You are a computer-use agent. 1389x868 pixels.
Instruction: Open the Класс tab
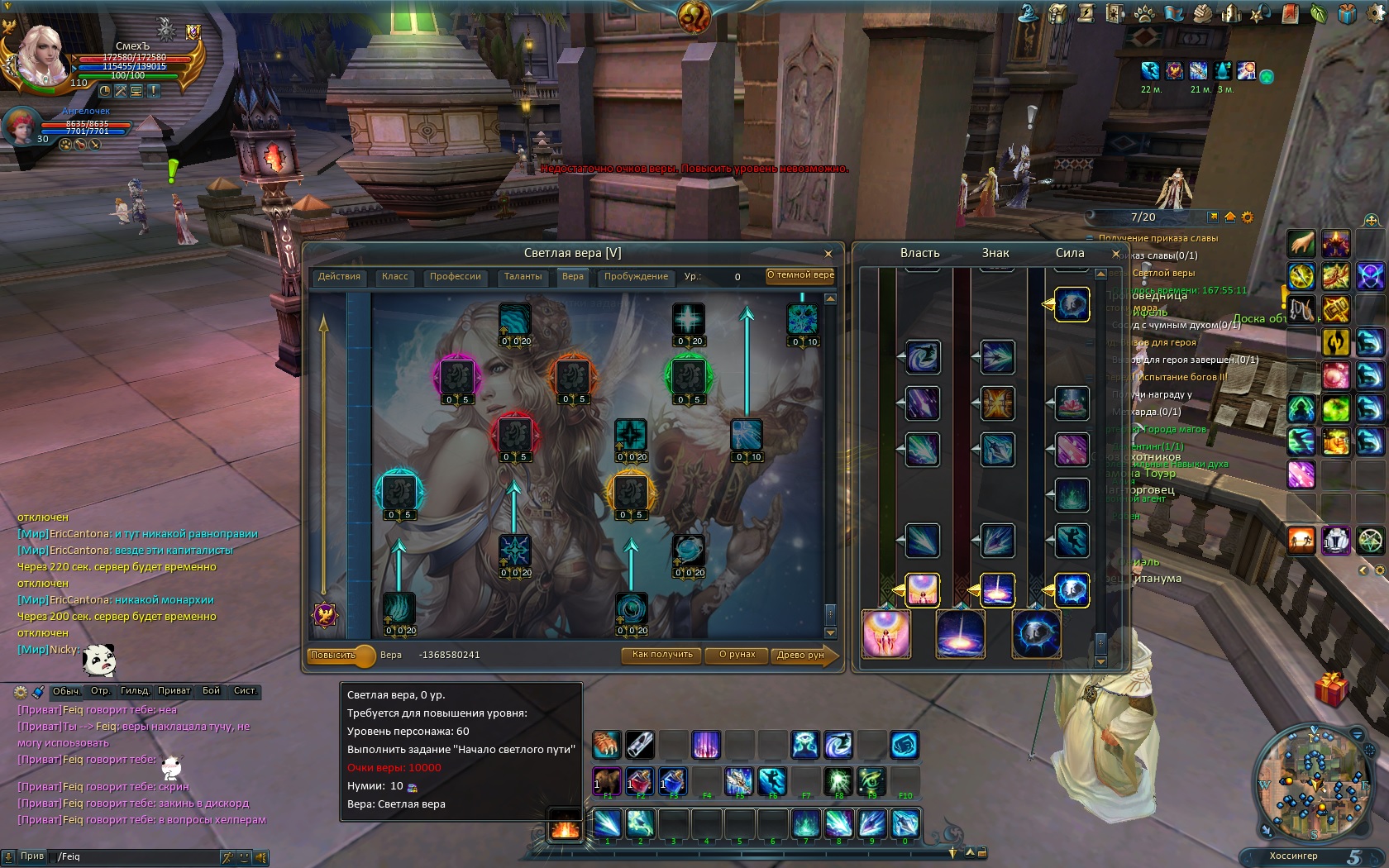(394, 277)
